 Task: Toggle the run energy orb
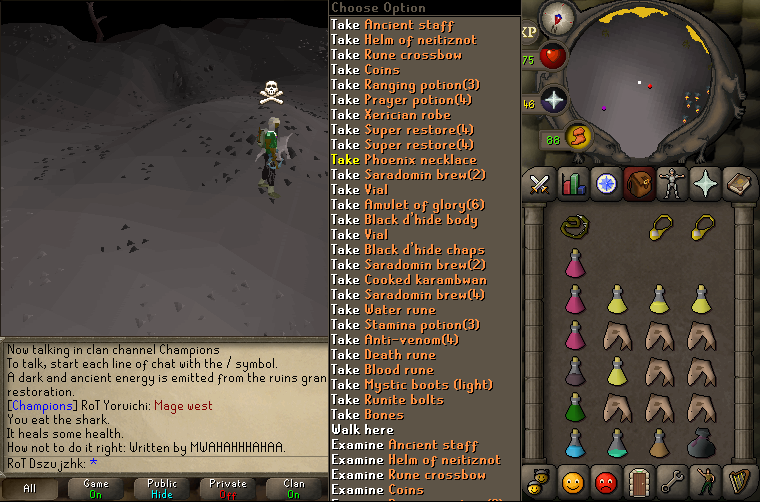point(577,136)
